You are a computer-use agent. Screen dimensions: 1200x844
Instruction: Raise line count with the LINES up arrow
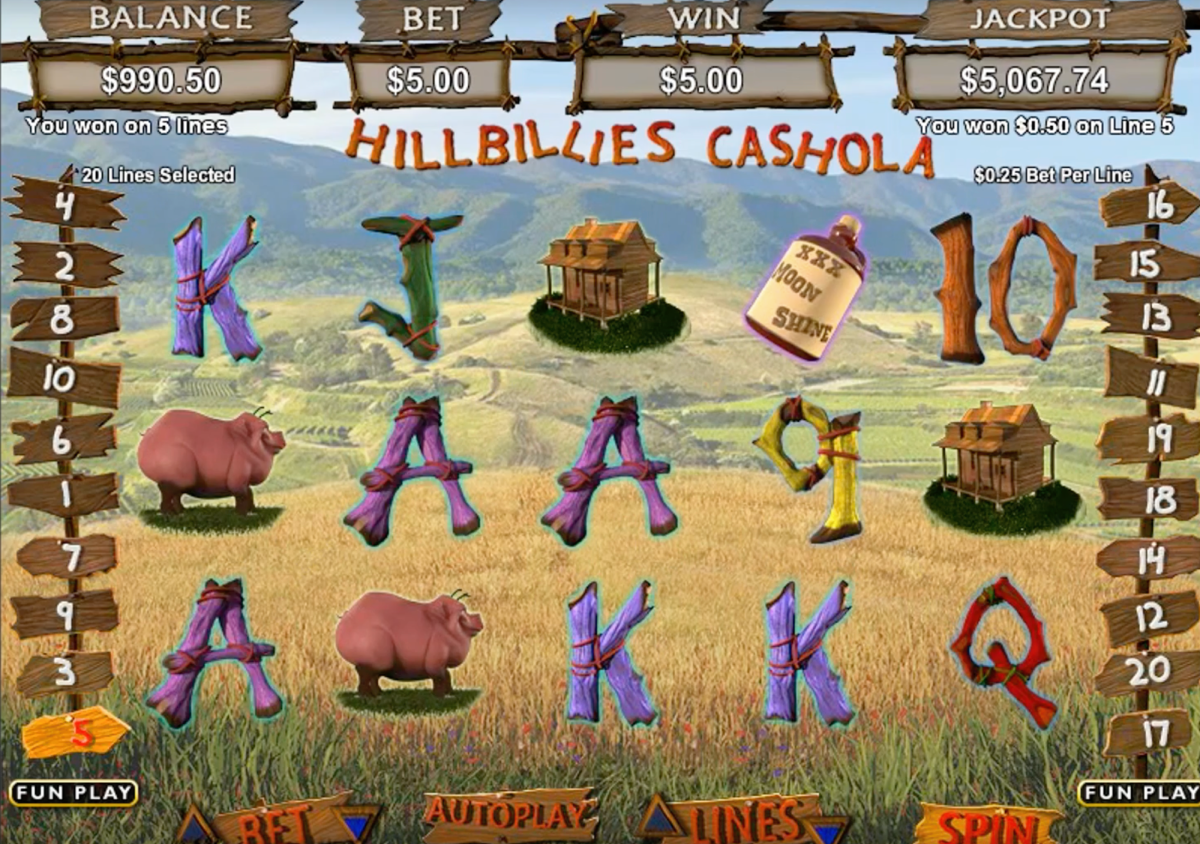point(661,819)
